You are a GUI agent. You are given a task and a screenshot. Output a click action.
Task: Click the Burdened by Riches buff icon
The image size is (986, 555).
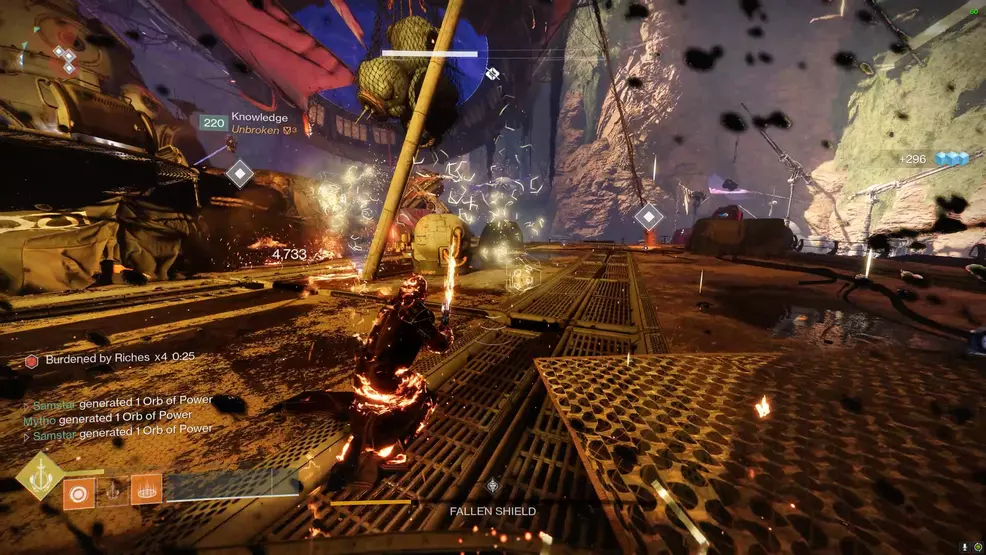click(x=32, y=357)
